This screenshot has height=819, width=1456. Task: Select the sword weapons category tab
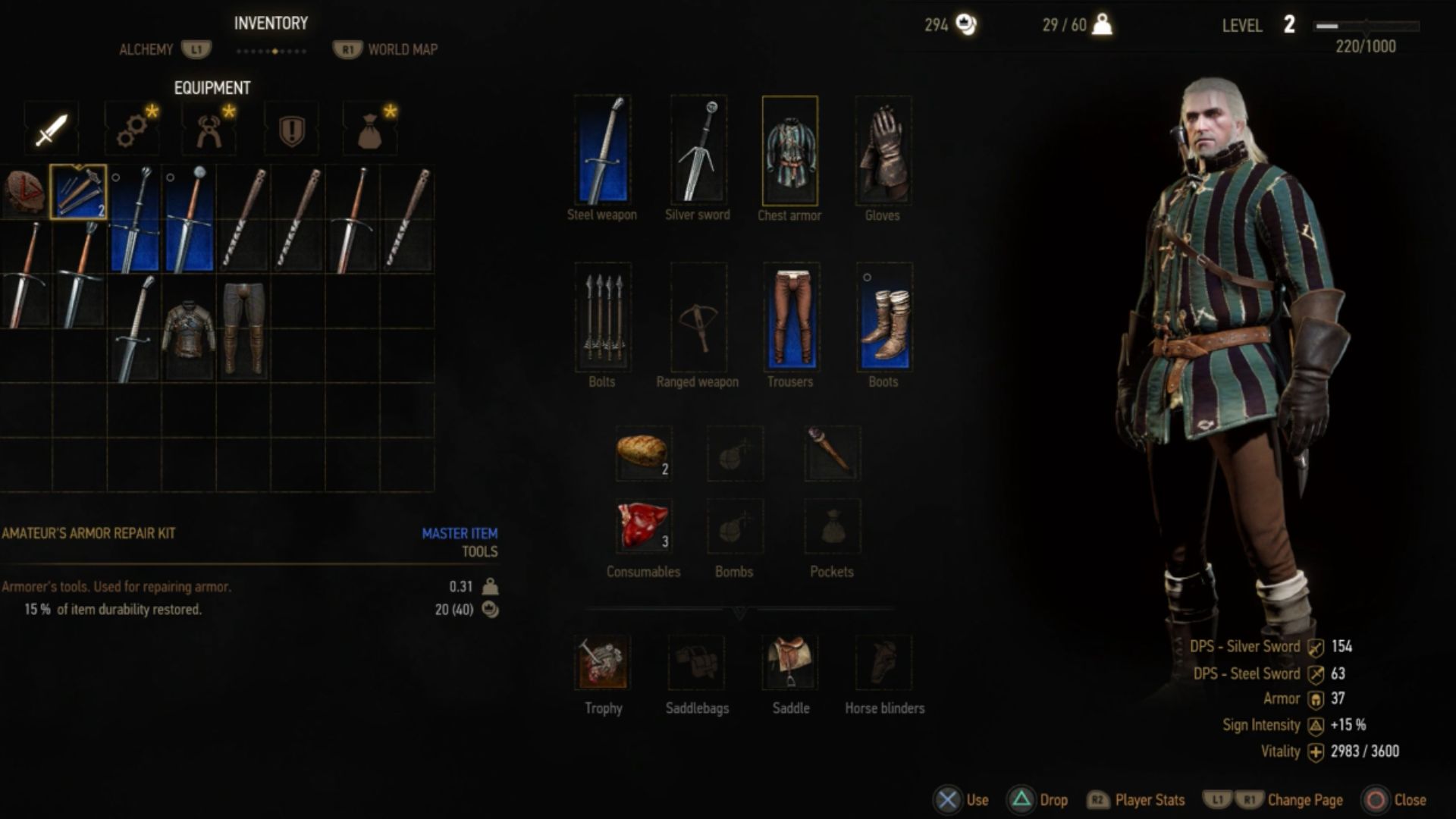pyautogui.click(x=51, y=130)
